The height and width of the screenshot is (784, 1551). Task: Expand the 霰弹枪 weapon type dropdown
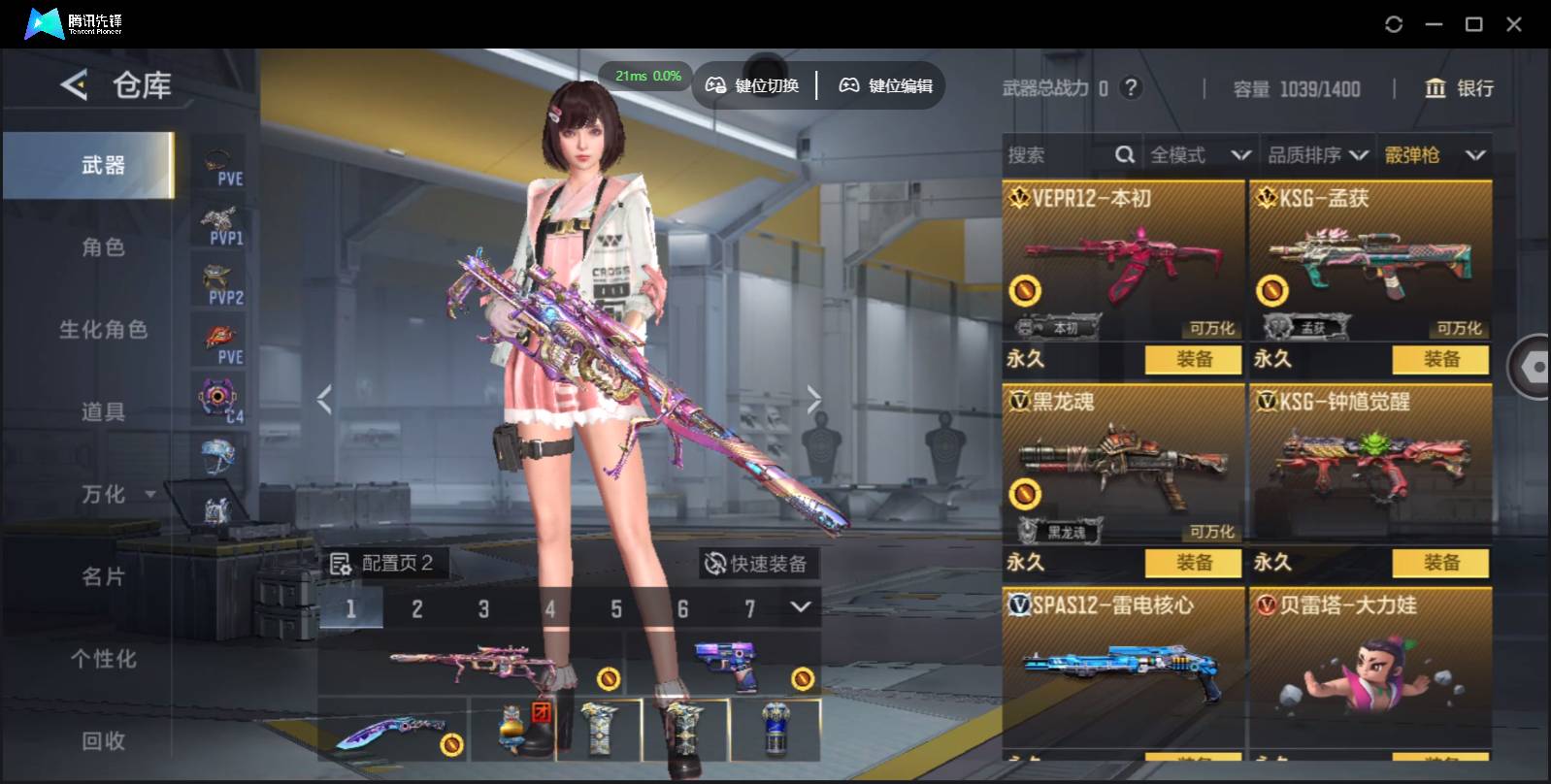click(1435, 155)
